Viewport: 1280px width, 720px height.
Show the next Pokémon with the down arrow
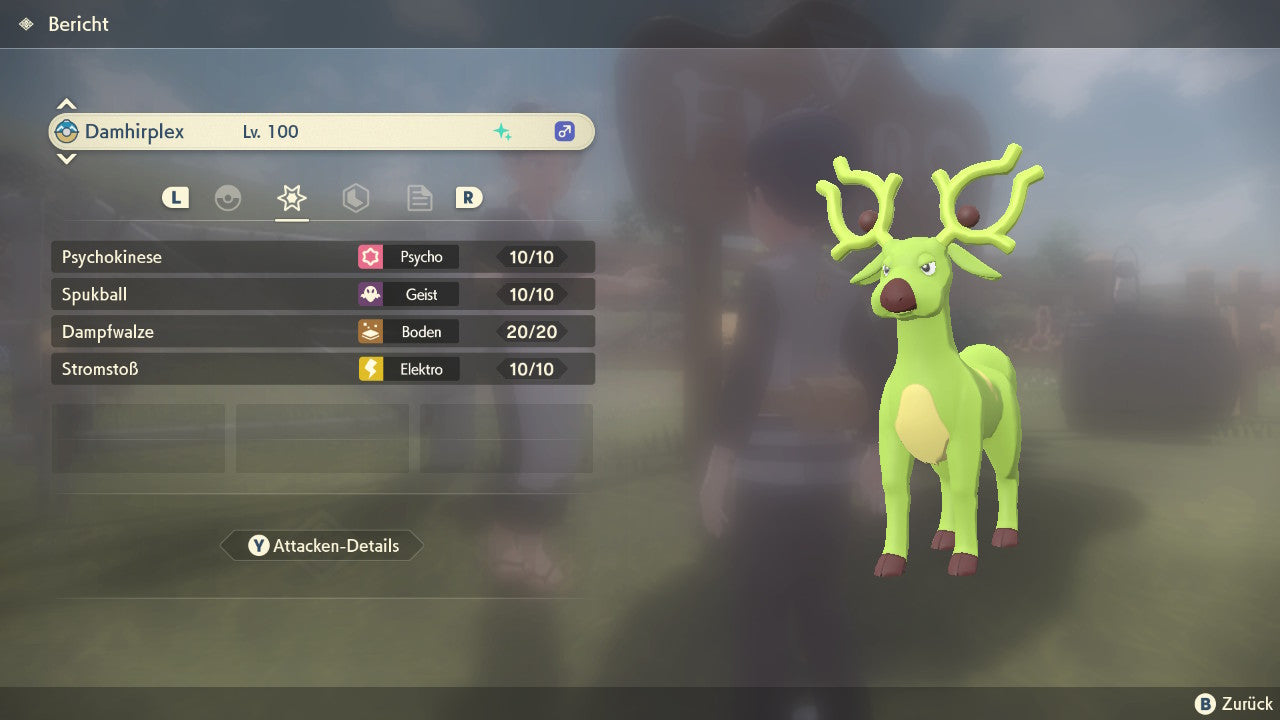(x=66, y=158)
